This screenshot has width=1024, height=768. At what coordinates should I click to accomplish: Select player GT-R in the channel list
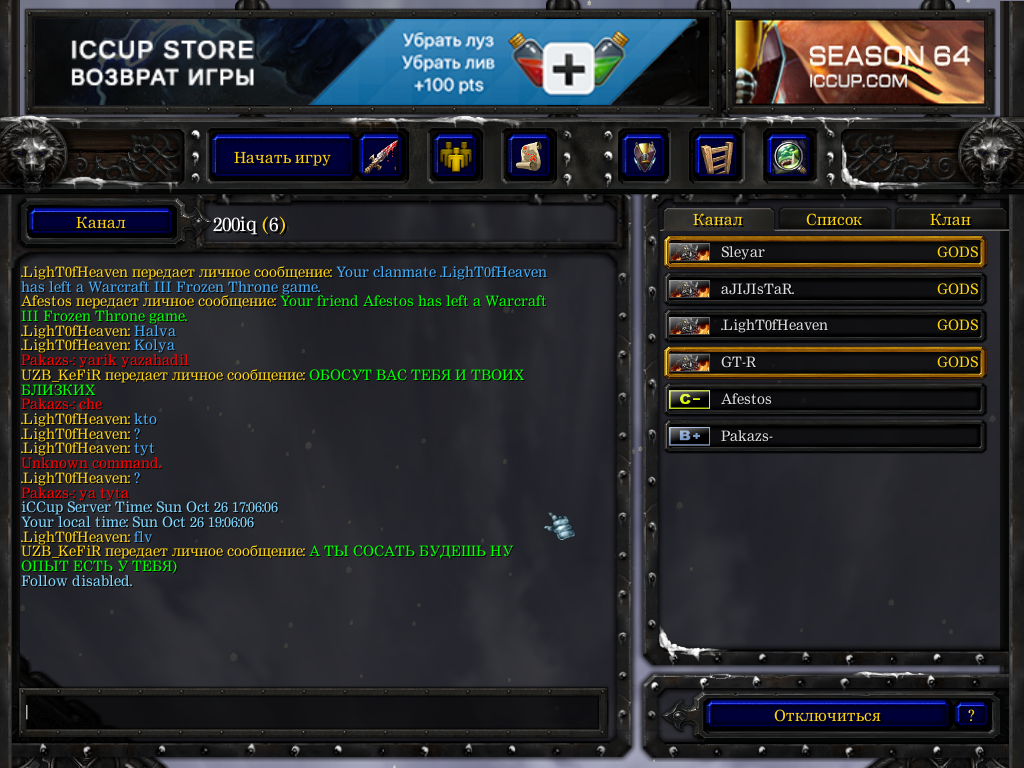pyautogui.click(x=824, y=362)
